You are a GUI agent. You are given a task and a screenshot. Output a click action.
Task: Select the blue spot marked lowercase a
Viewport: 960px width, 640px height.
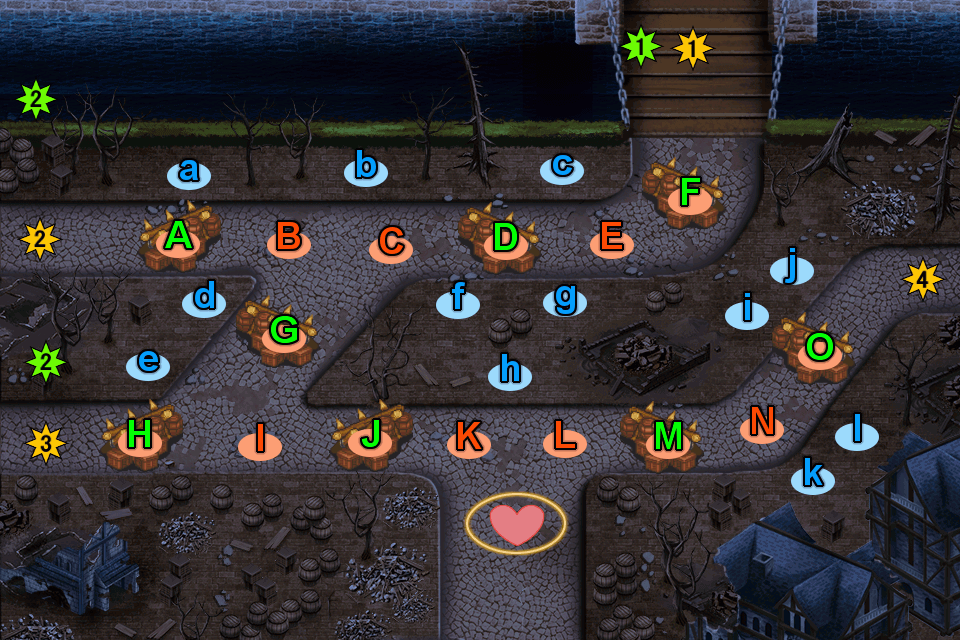[x=188, y=172]
